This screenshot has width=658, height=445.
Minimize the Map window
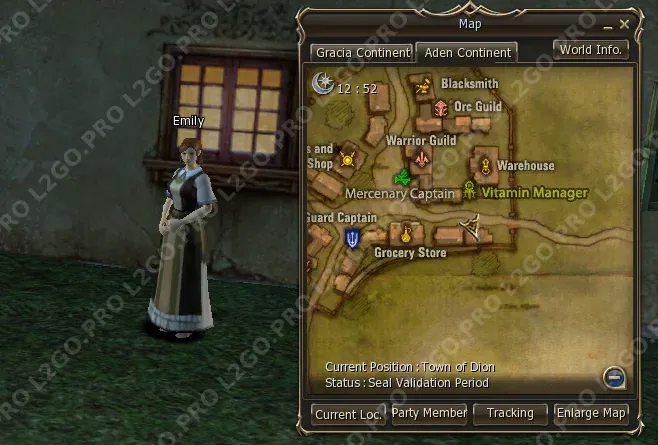click(607, 23)
